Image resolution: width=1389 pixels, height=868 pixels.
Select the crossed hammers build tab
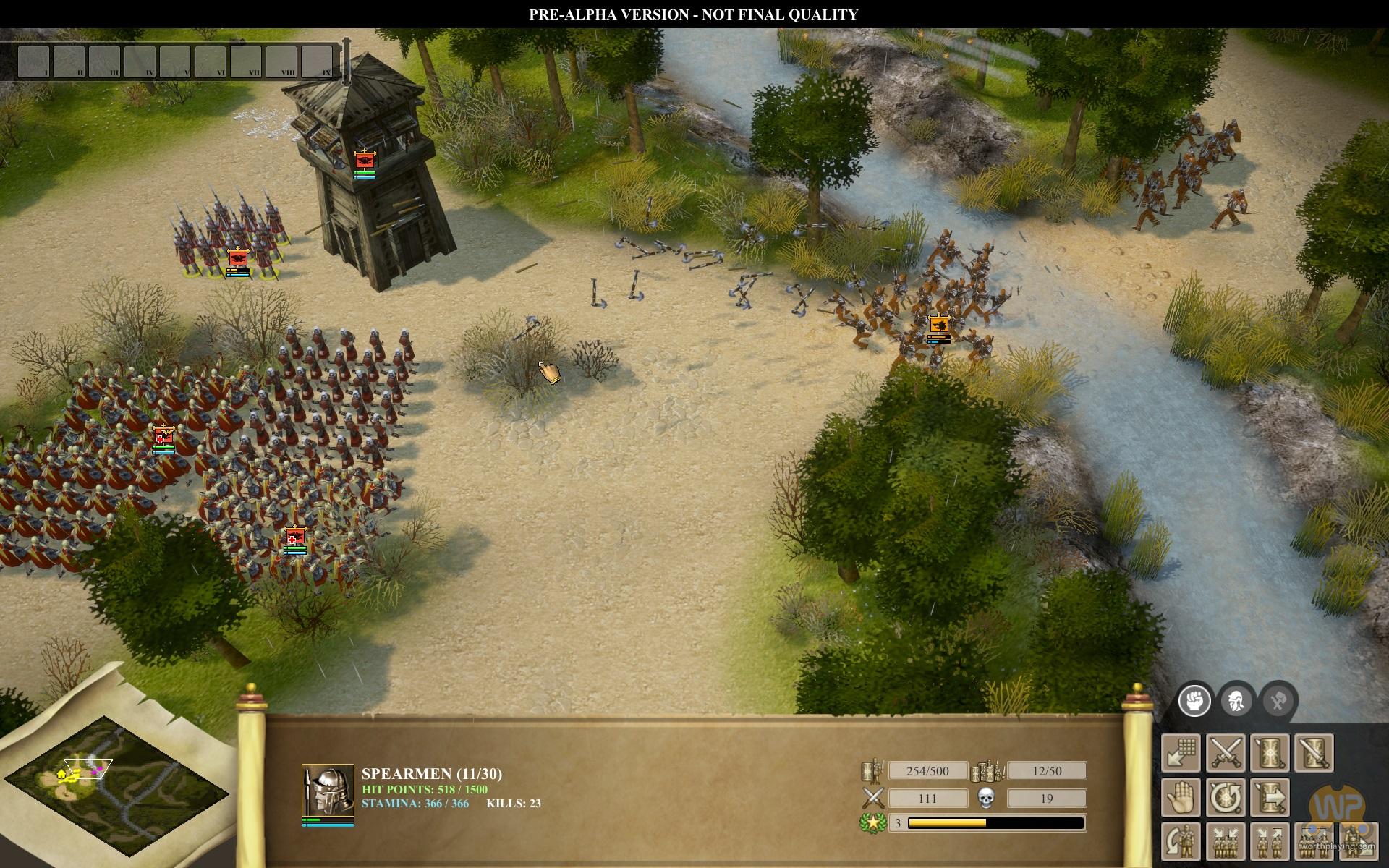[1278, 701]
